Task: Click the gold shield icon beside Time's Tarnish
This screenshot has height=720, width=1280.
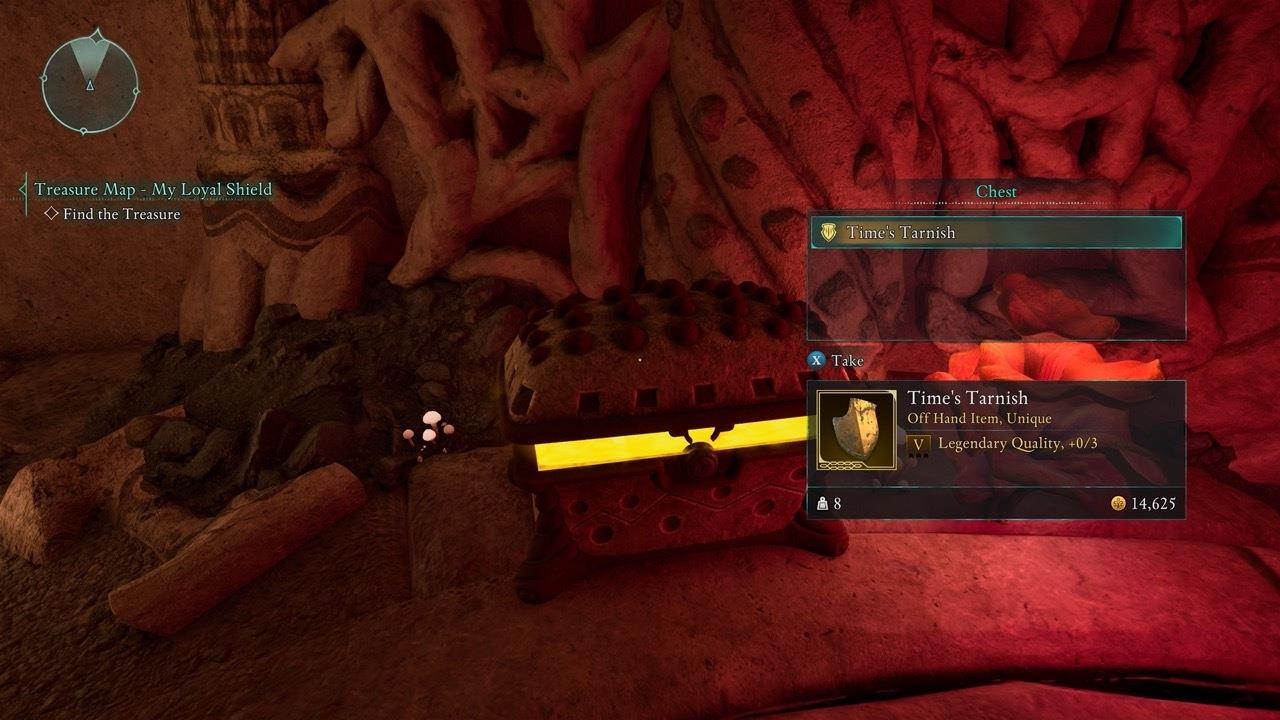Action: point(827,232)
